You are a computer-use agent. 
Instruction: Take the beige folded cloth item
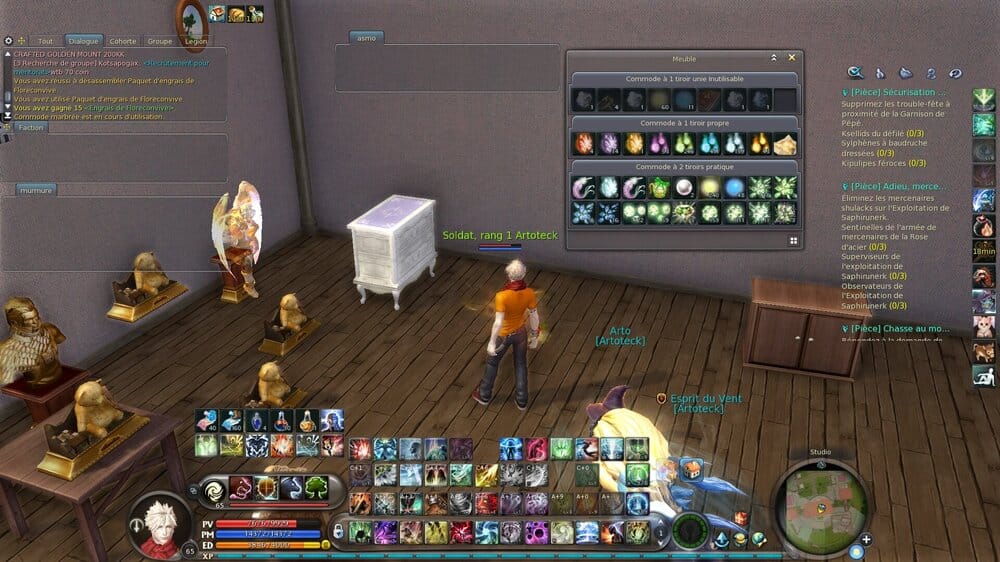[x=785, y=143]
